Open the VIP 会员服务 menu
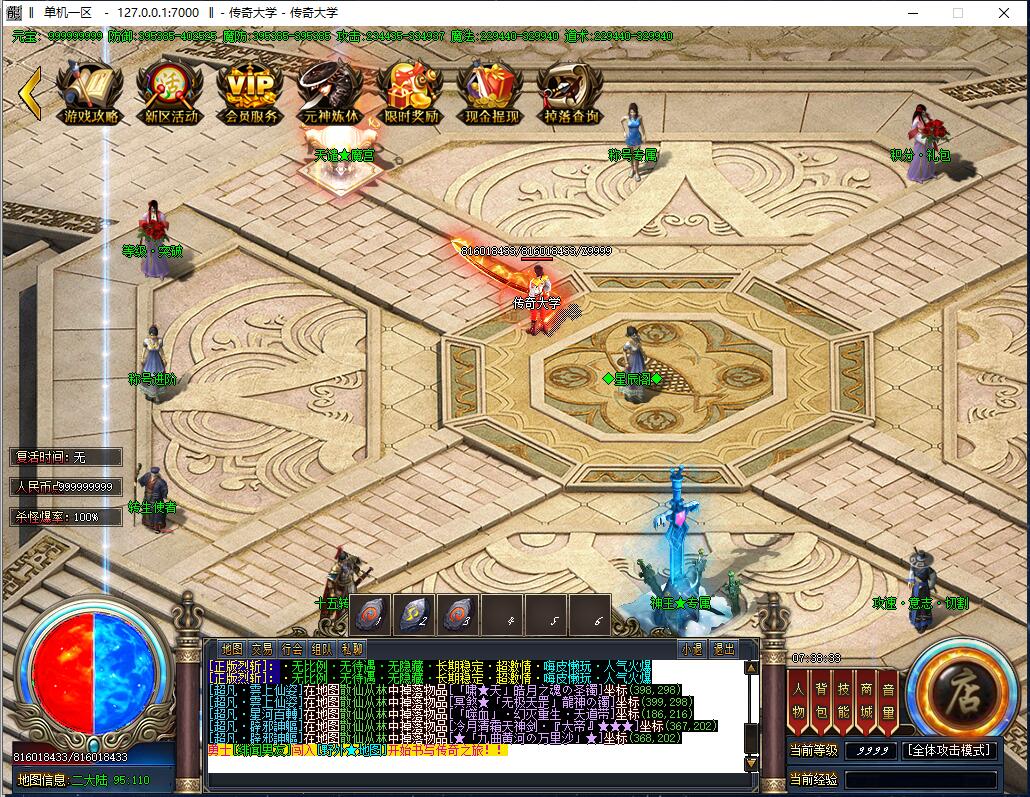The image size is (1030, 797). tap(250, 91)
